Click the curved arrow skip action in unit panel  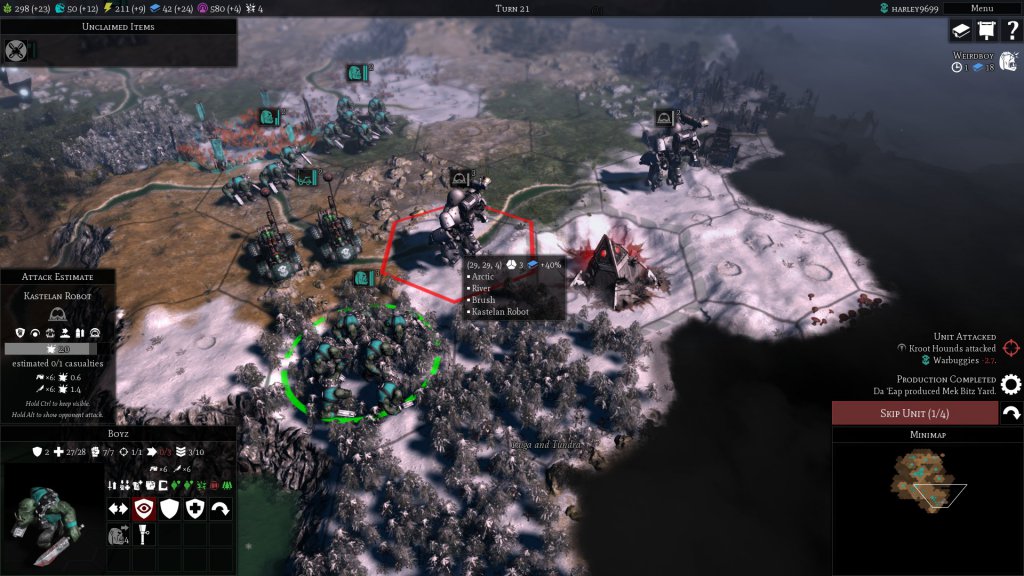220,509
